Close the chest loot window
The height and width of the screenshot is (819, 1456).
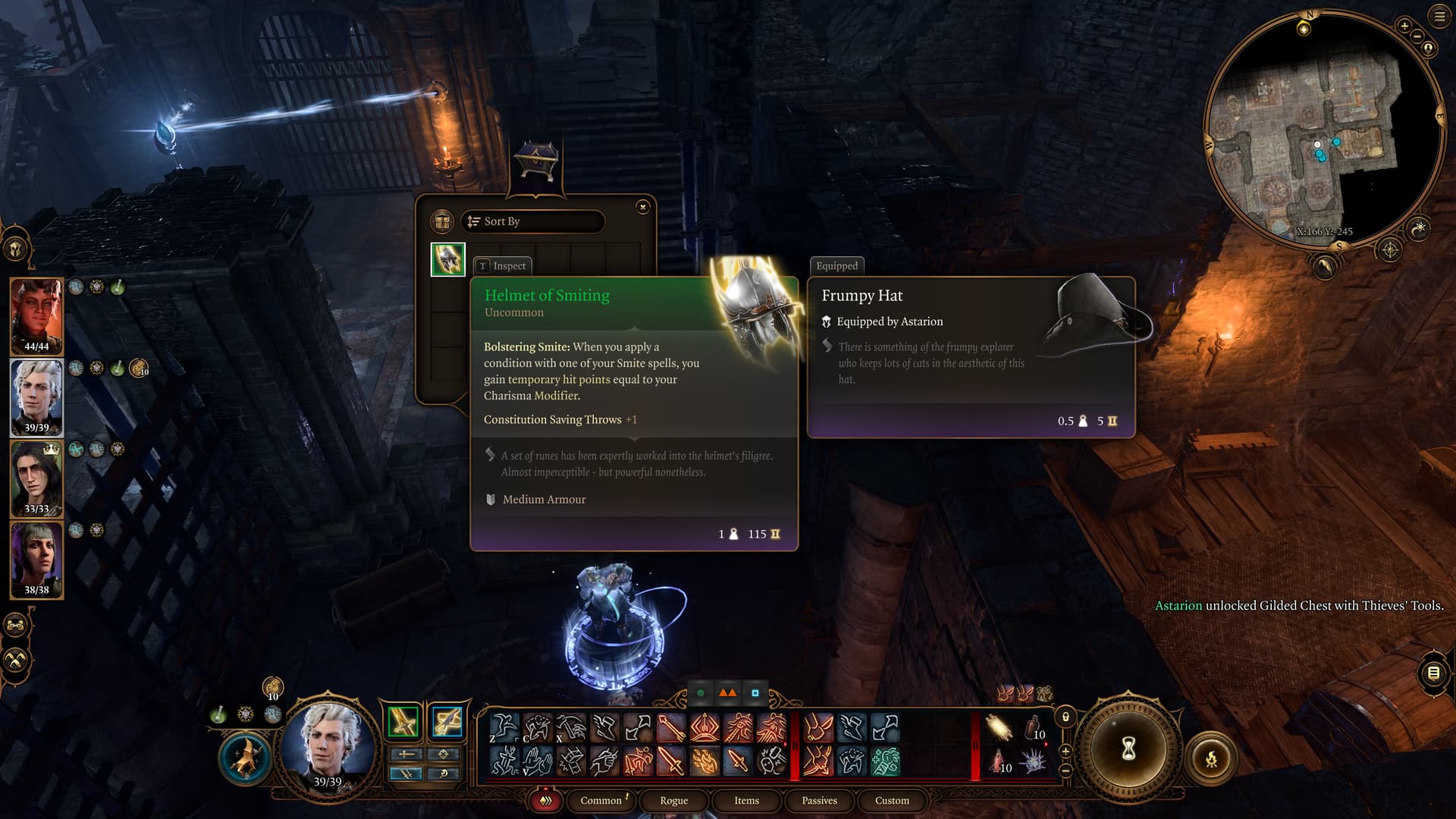pyautogui.click(x=642, y=207)
